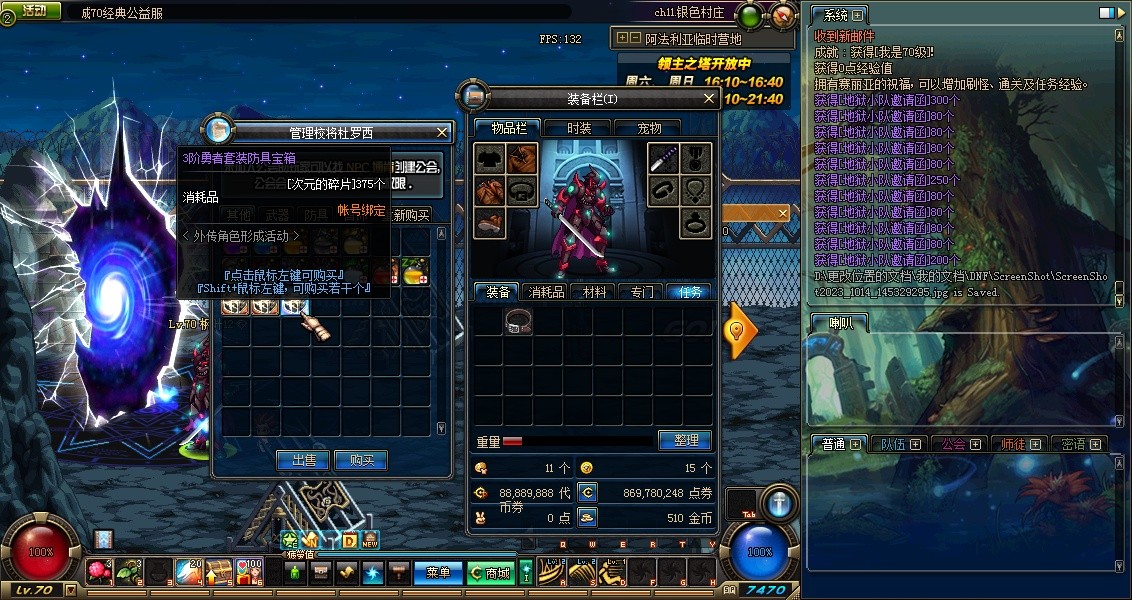Click the 出售 (sell) button
This screenshot has height=600, width=1132.
tap(304, 460)
